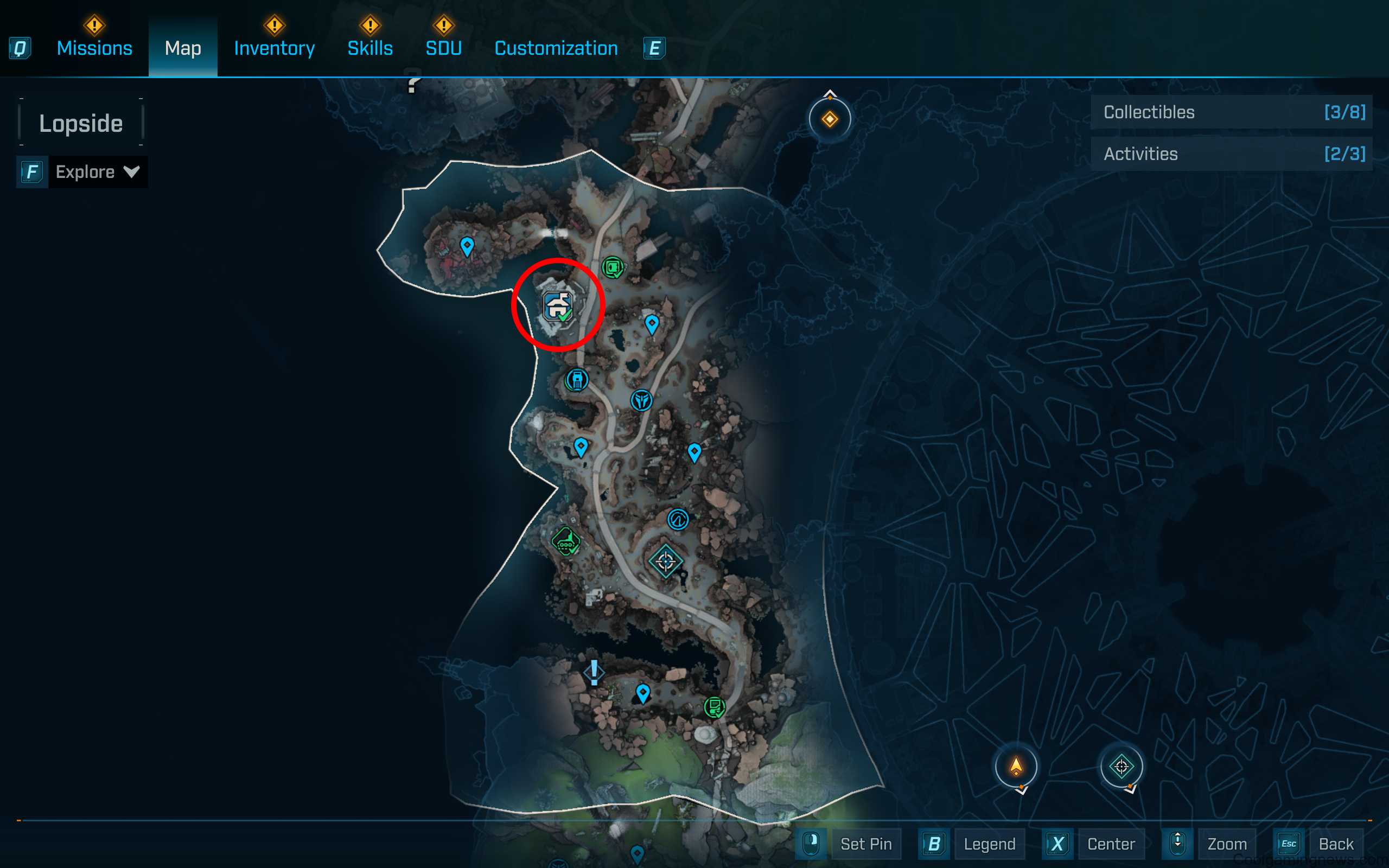Open the Missions tab
The width and height of the screenshot is (1389, 868).
point(94,48)
